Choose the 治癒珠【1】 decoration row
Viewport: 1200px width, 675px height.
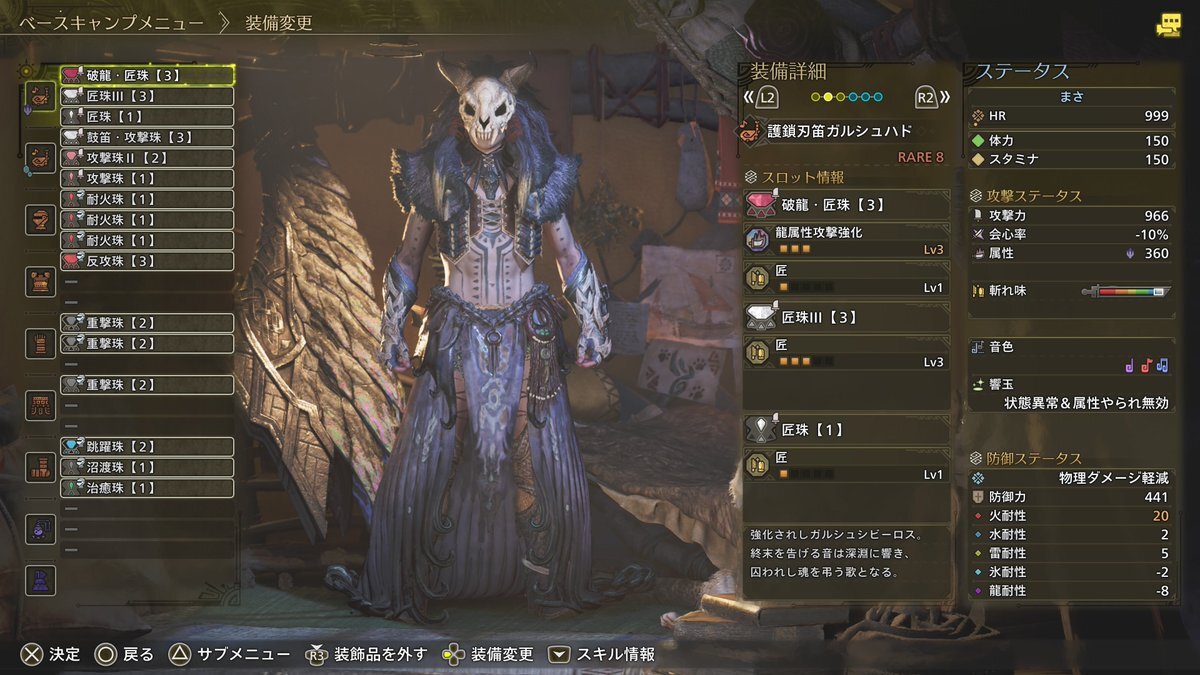click(x=147, y=488)
